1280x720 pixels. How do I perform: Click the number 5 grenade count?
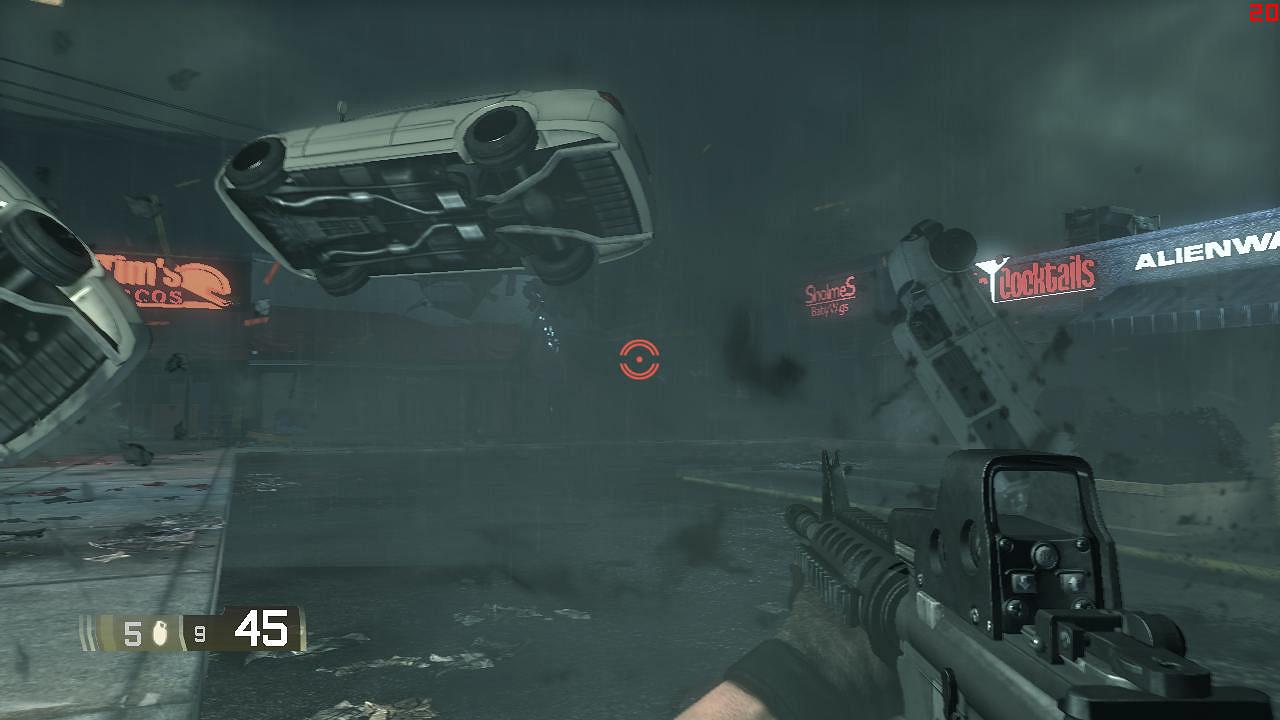[x=133, y=632]
